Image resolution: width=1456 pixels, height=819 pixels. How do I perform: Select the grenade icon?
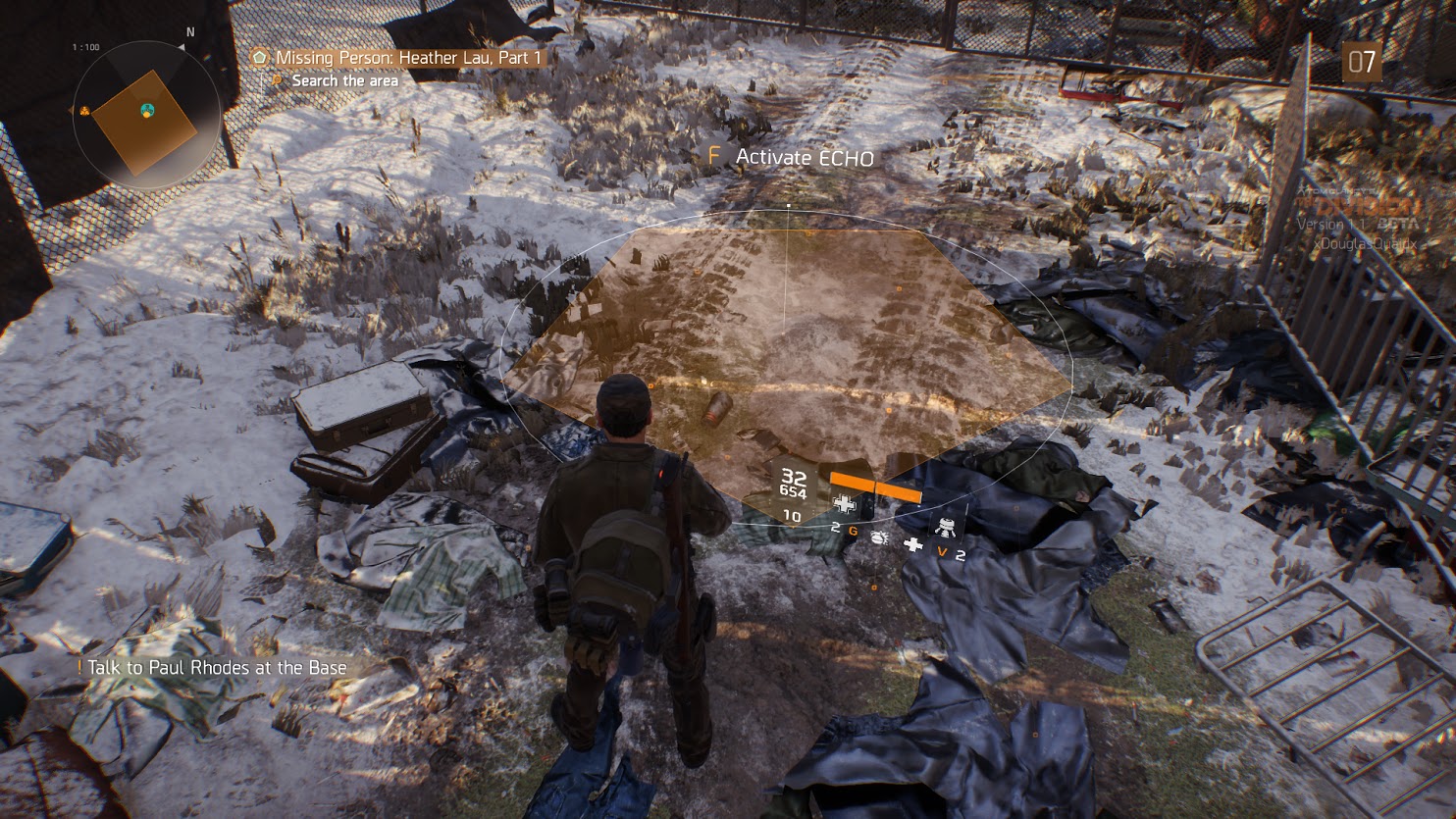[880, 540]
